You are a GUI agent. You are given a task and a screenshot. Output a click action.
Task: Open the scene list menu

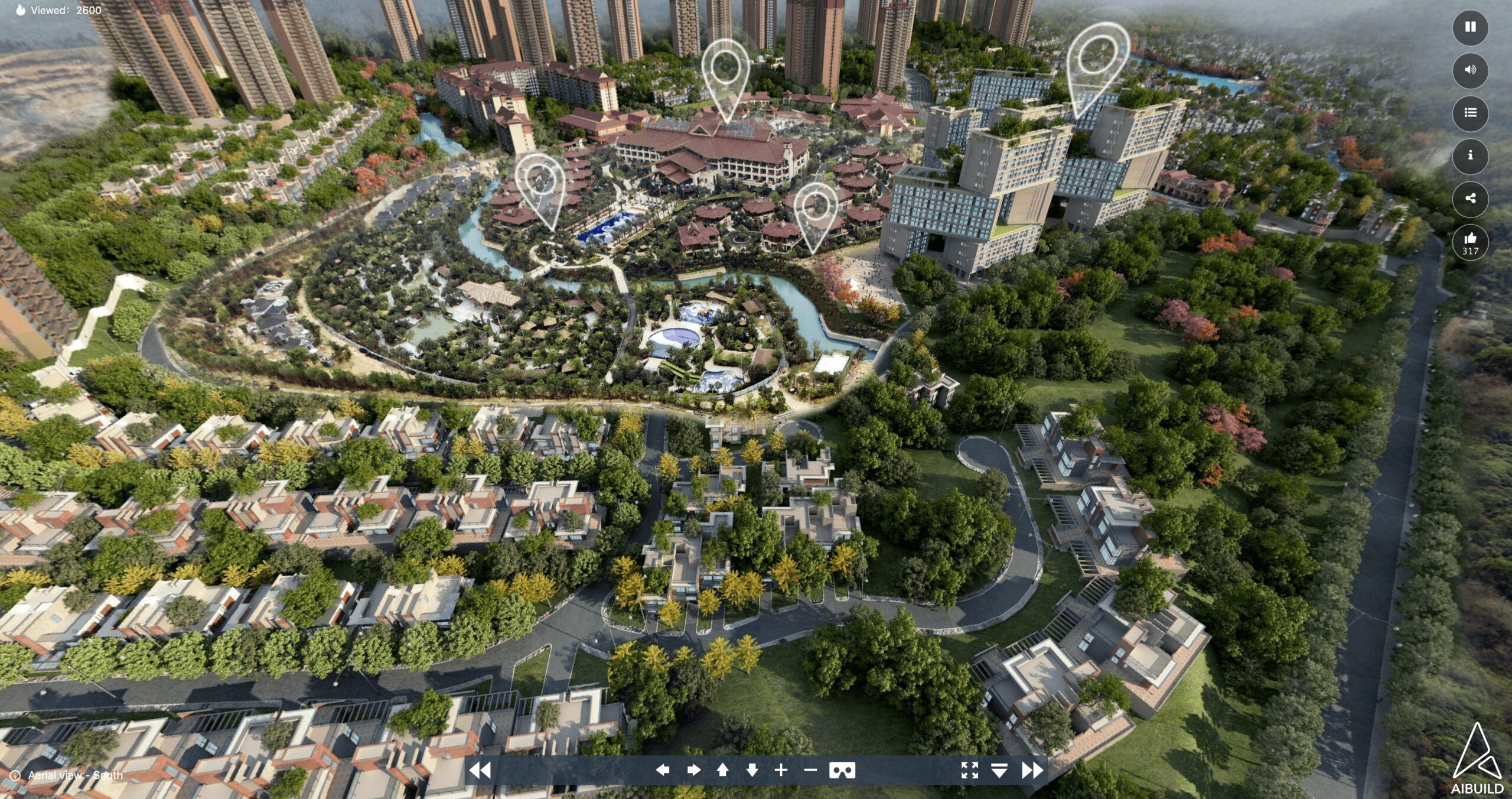click(1470, 113)
